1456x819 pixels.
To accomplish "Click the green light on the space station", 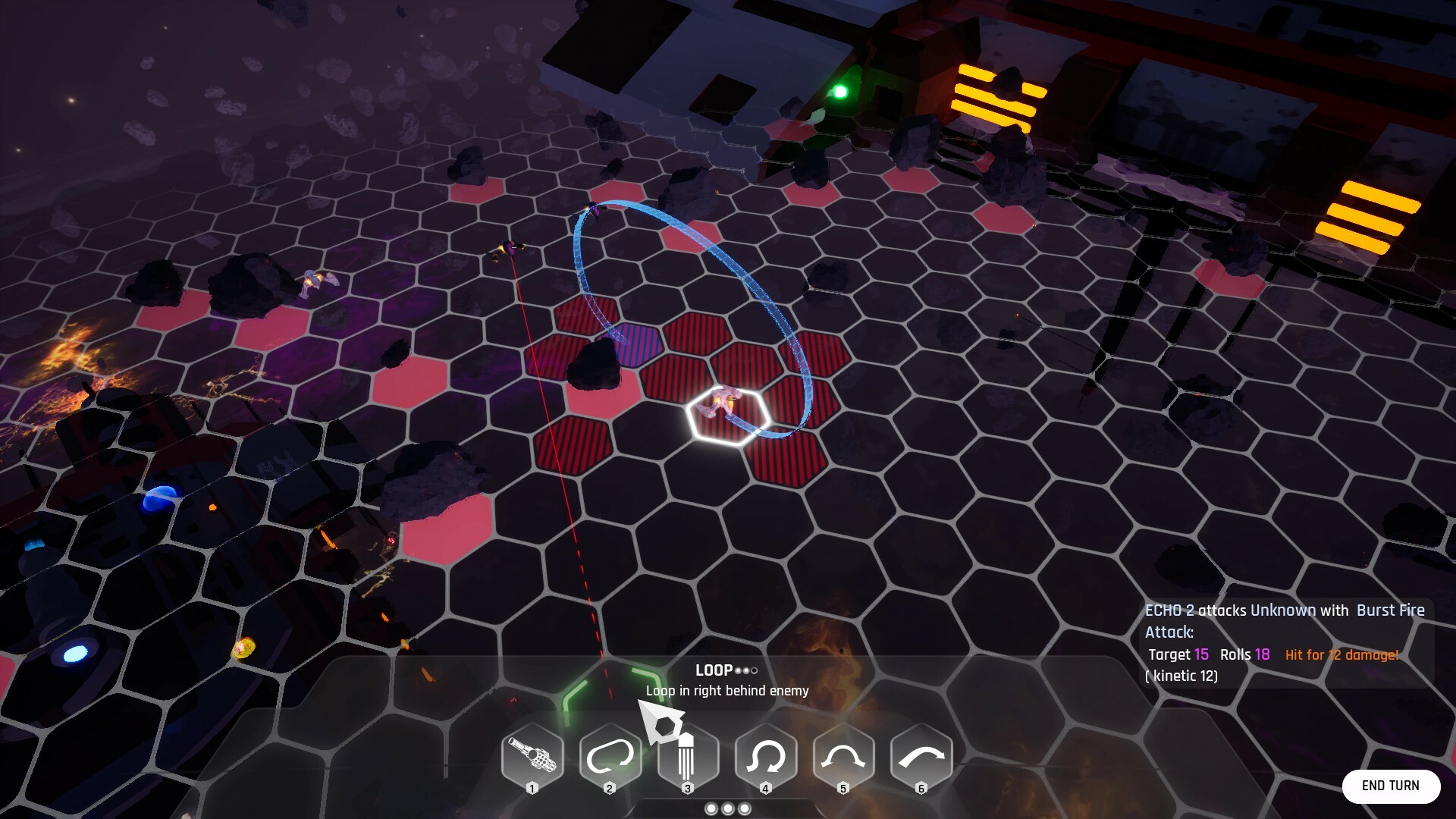I will tap(842, 91).
